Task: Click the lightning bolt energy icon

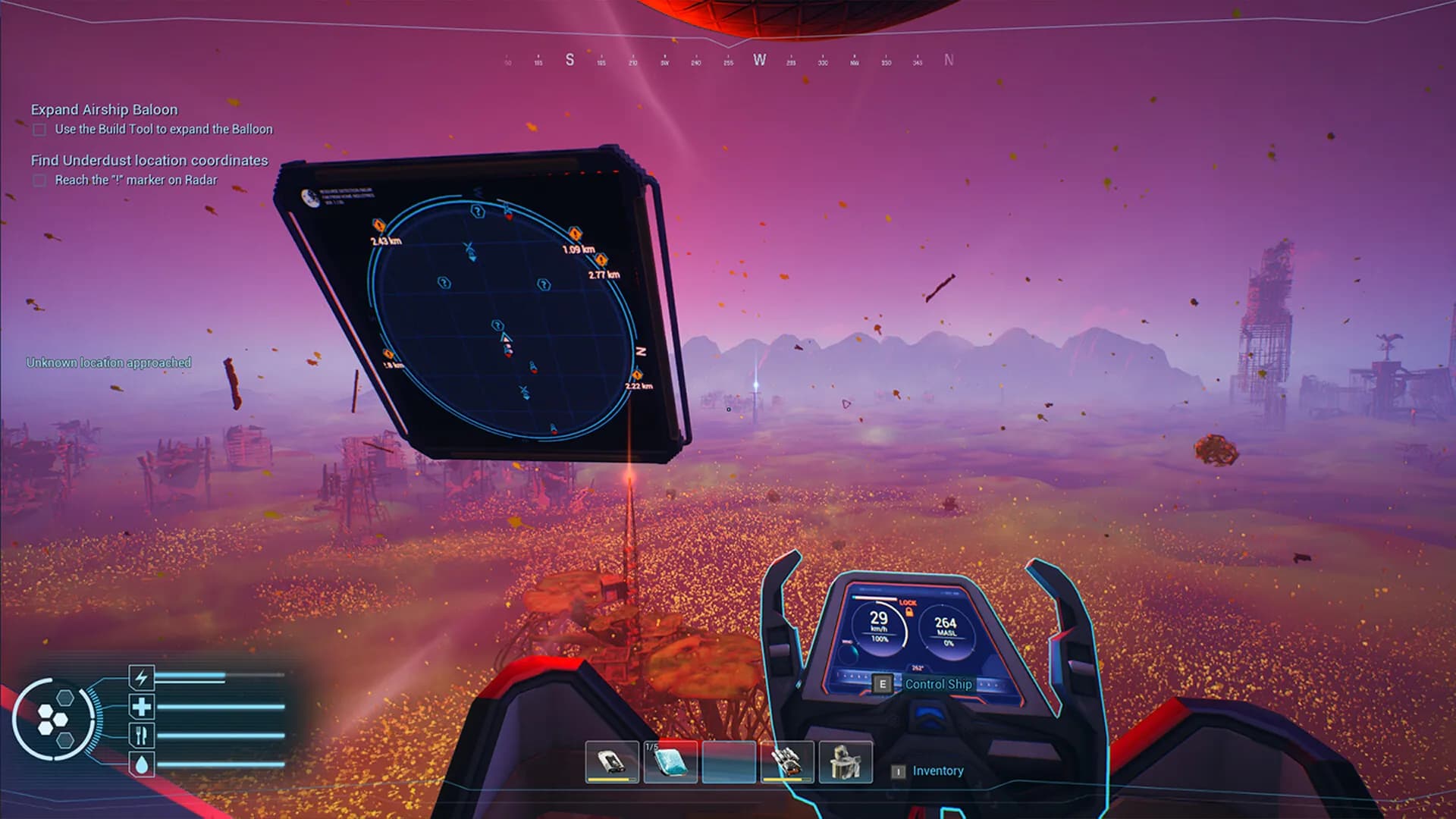Action: (142, 676)
